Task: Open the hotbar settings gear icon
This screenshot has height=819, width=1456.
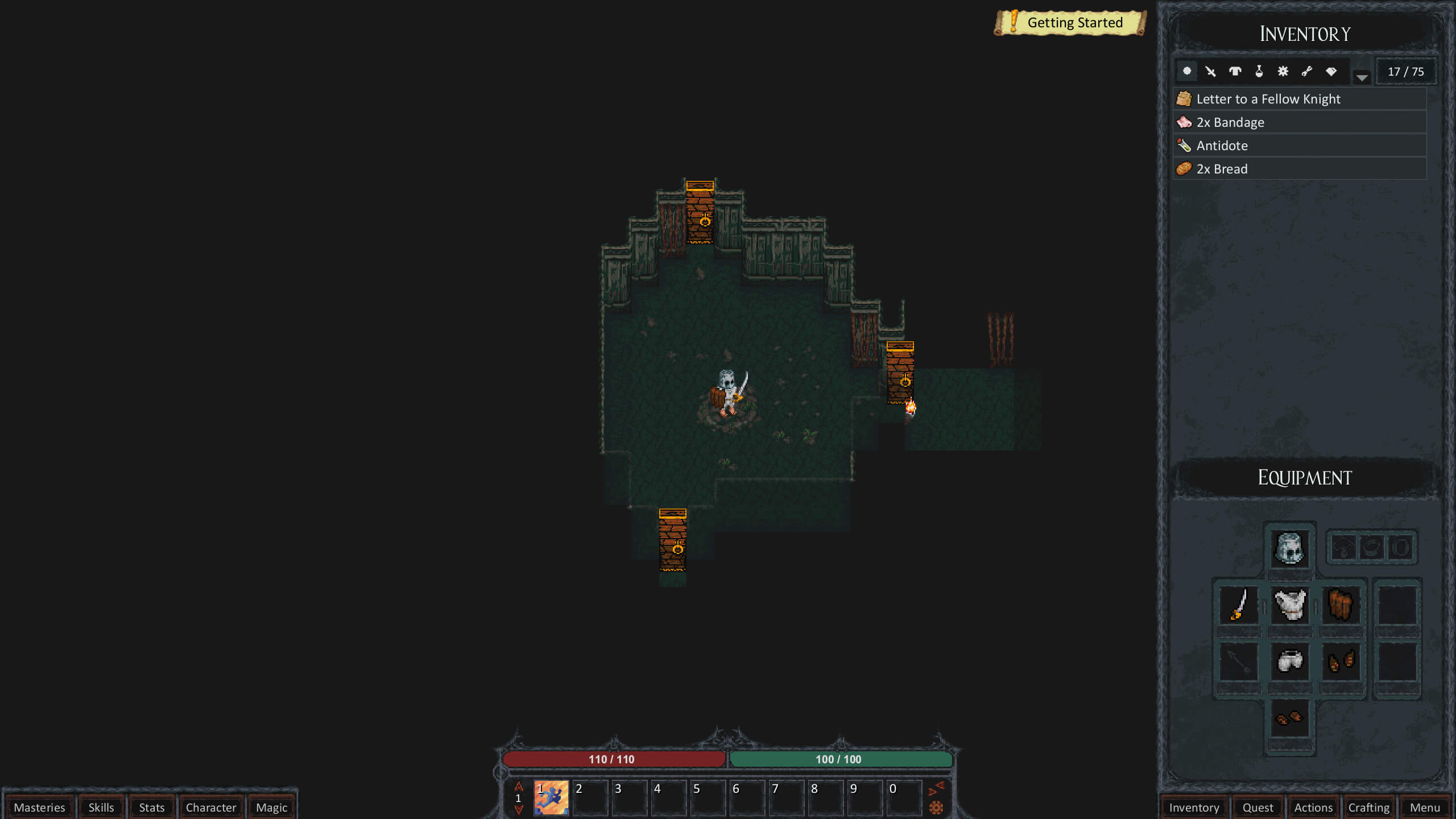Action: point(937,806)
